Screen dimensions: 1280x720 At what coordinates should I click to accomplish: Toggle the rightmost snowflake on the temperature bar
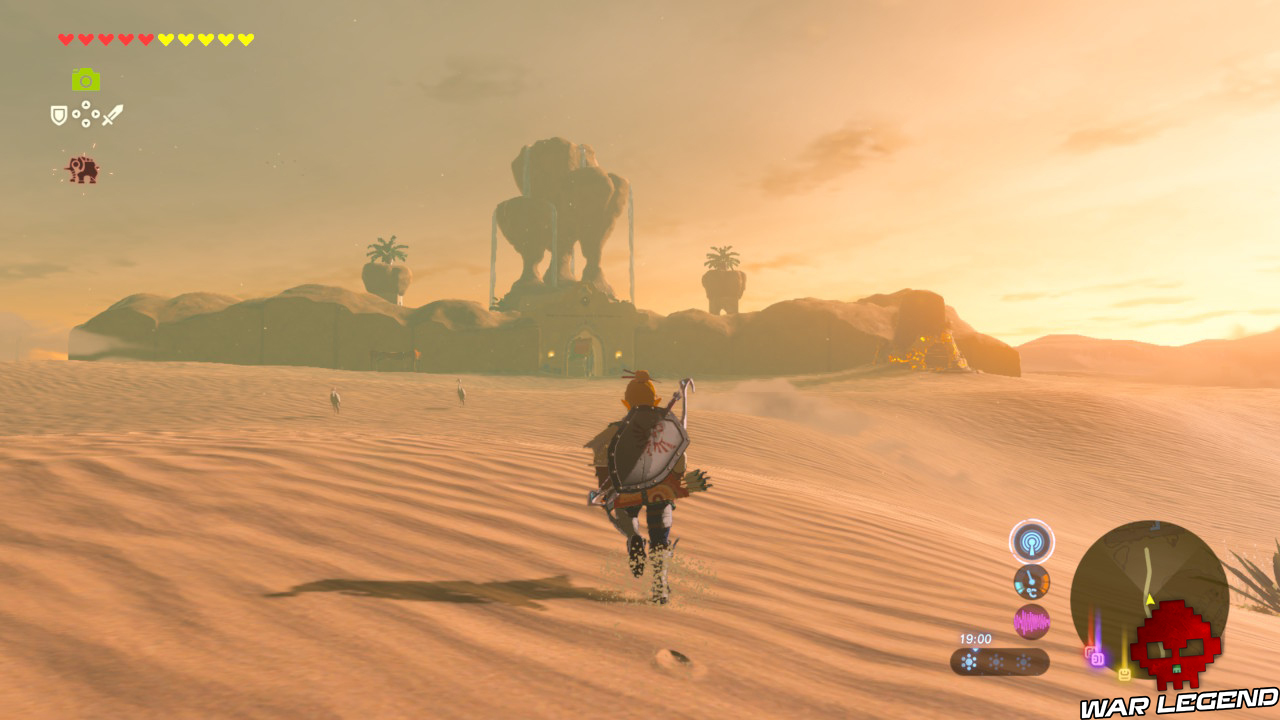pos(1024,661)
